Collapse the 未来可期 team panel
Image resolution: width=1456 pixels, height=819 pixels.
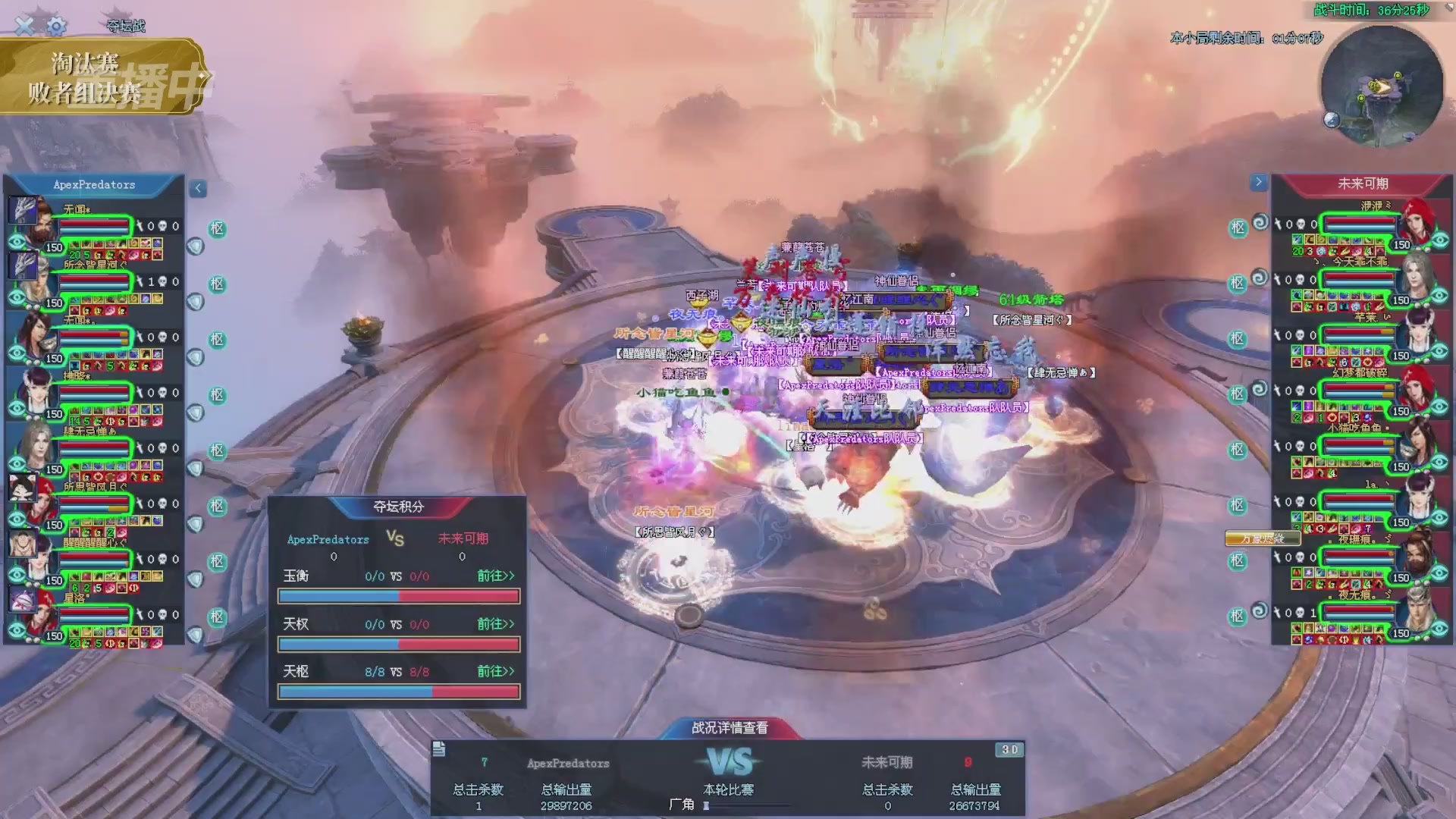pyautogui.click(x=1258, y=182)
